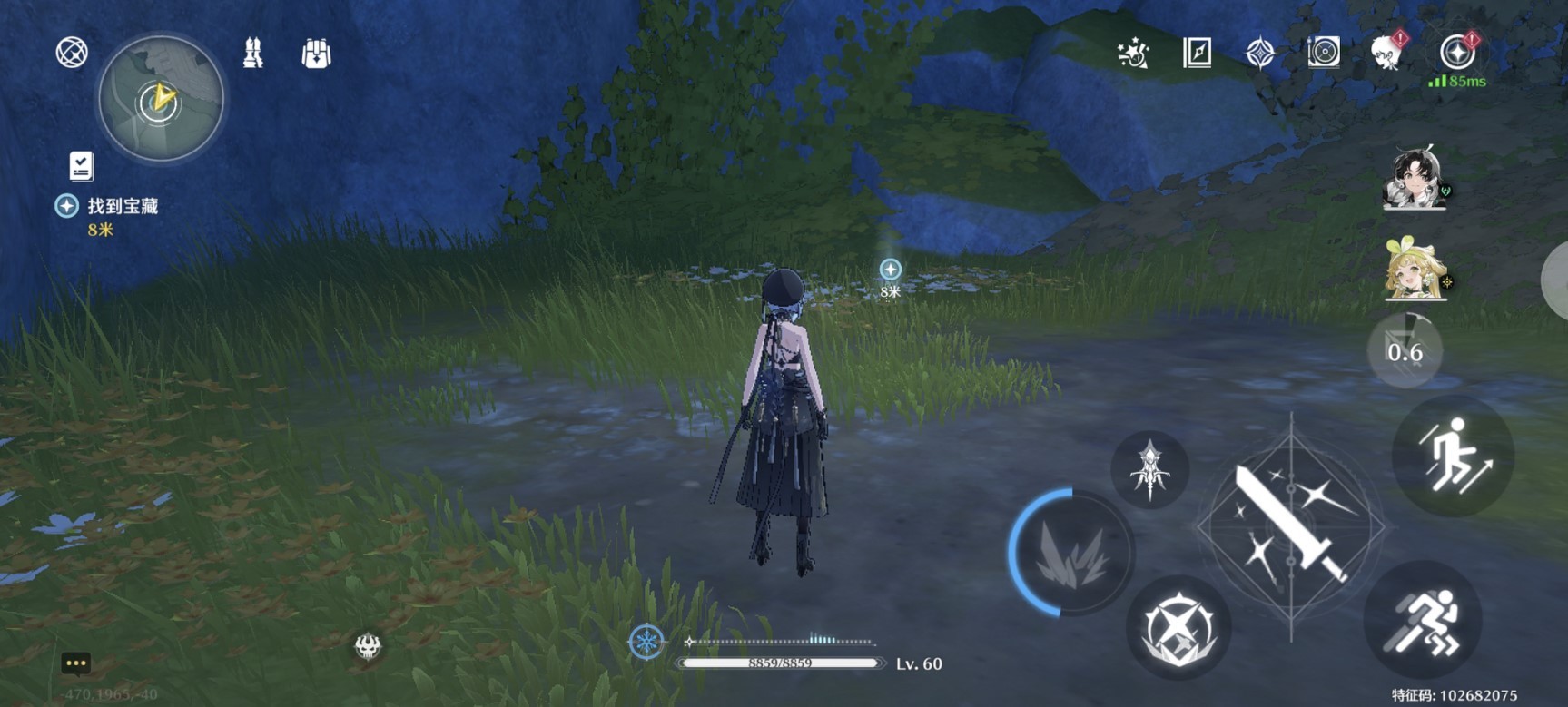
Task: Use the crossed-blades echo skill button
Action: (1178, 627)
